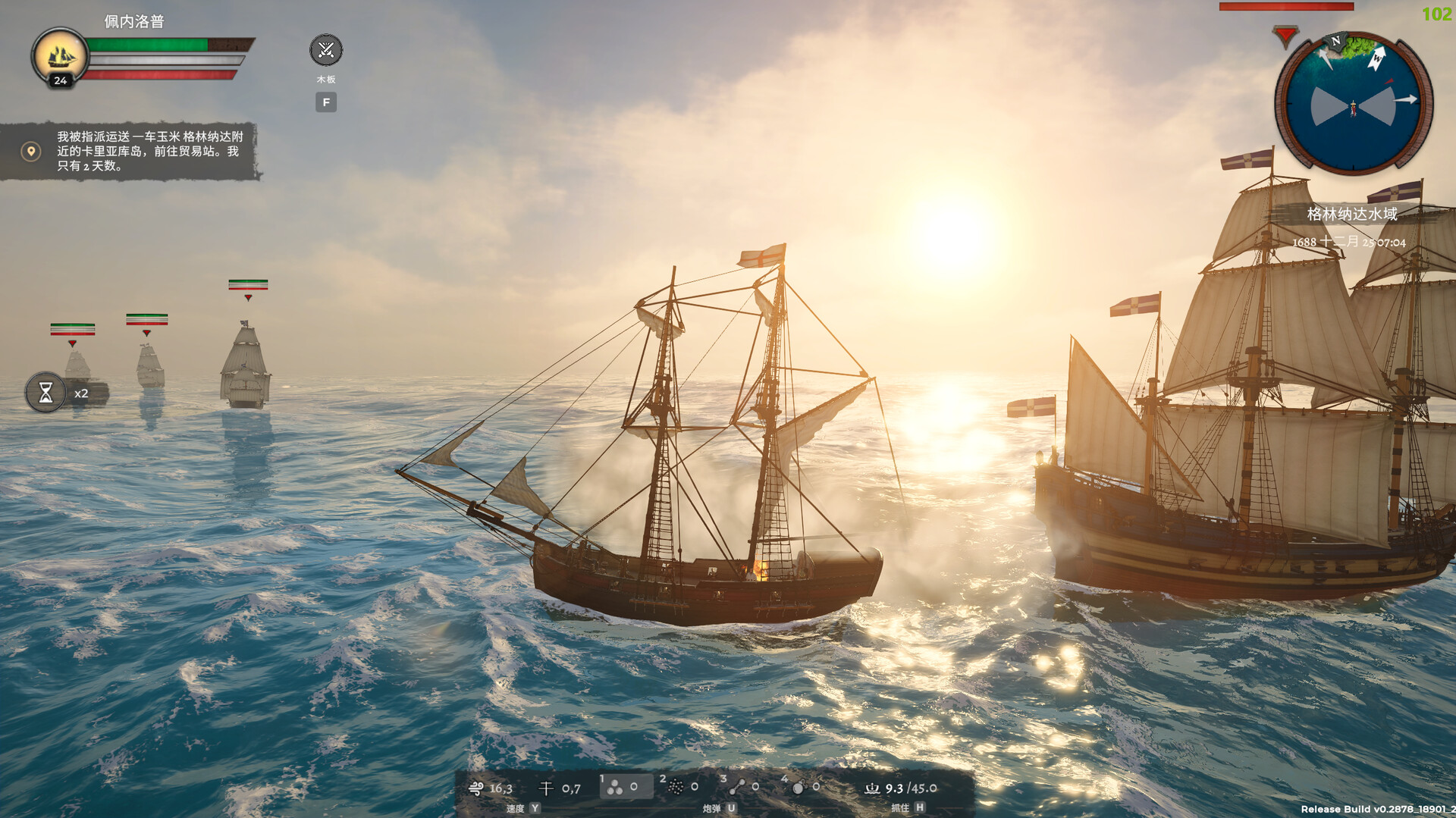Select the chain shot ammo type 3
The image size is (1456, 818).
pyautogui.click(x=738, y=787)
